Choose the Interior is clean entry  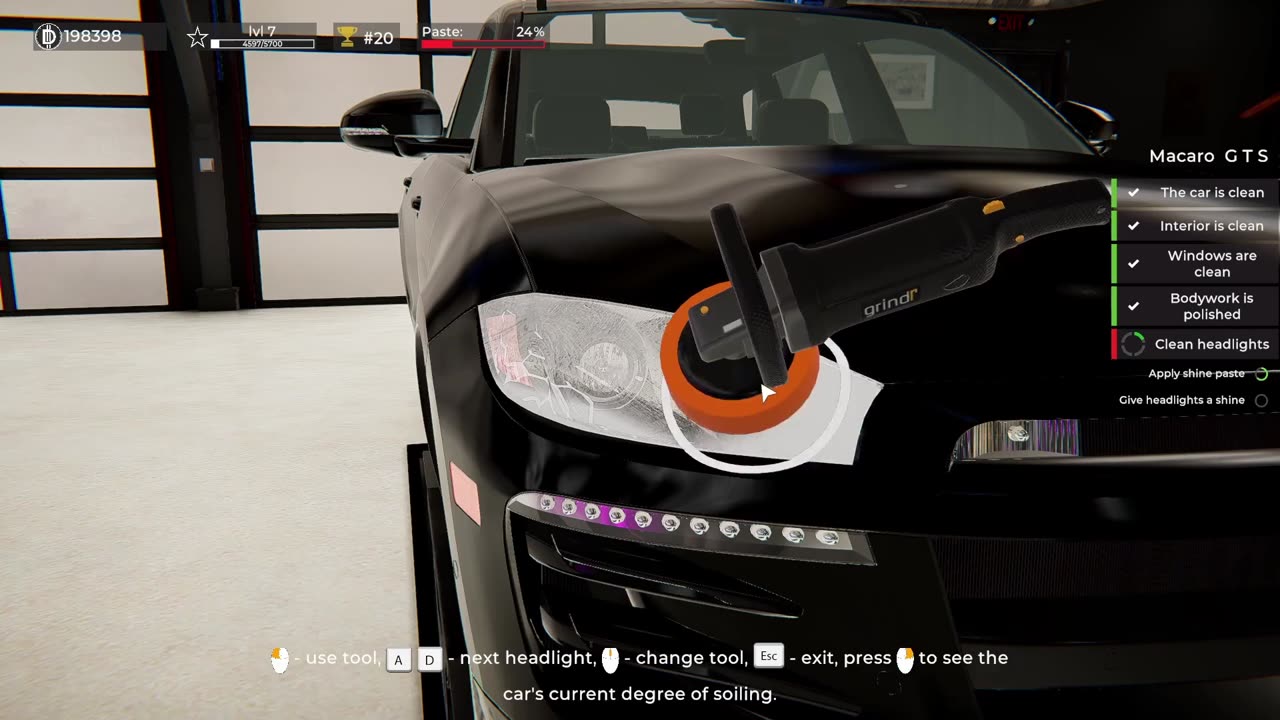point(1211,226)
